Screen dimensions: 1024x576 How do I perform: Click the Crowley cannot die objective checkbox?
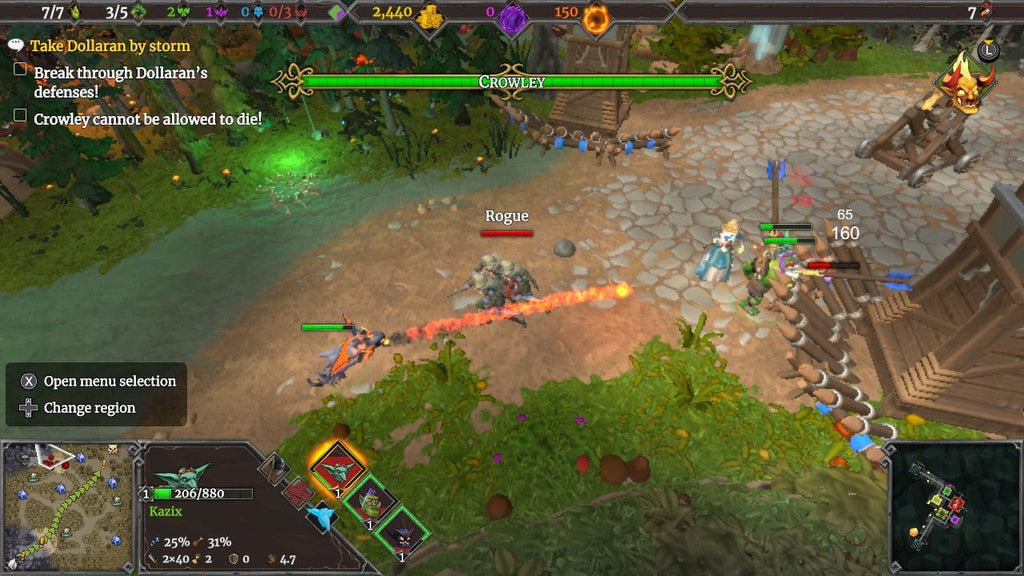pyautogui.click(x=20, y=116)
